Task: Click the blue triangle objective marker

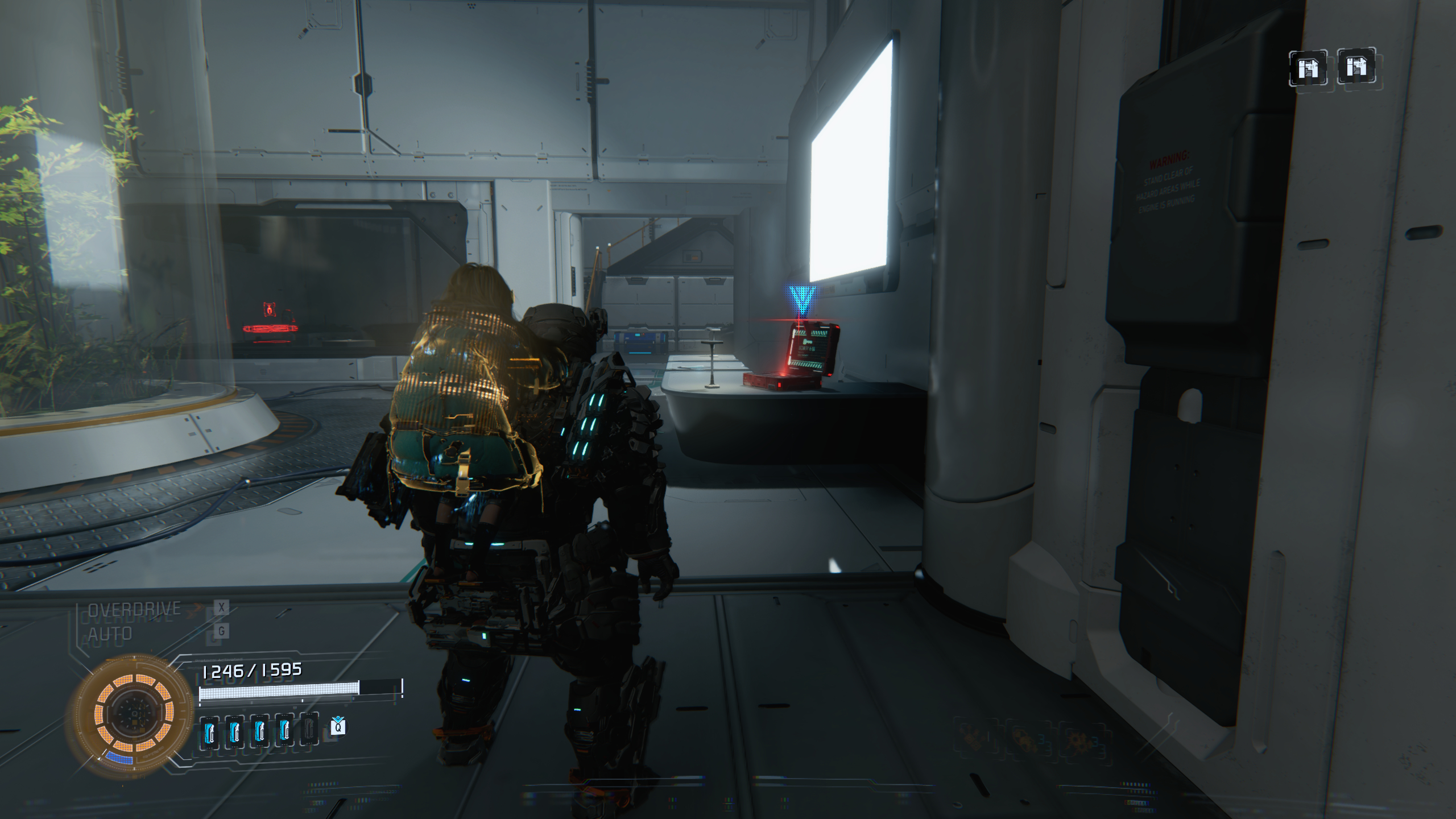Action: coord(802,300)
